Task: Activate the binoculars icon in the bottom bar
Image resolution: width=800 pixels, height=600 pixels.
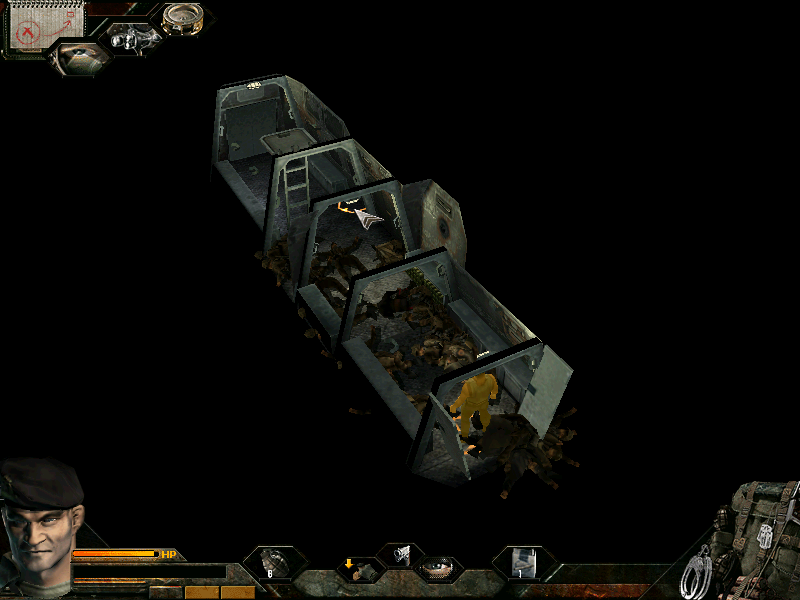Action: click(400, 553)
